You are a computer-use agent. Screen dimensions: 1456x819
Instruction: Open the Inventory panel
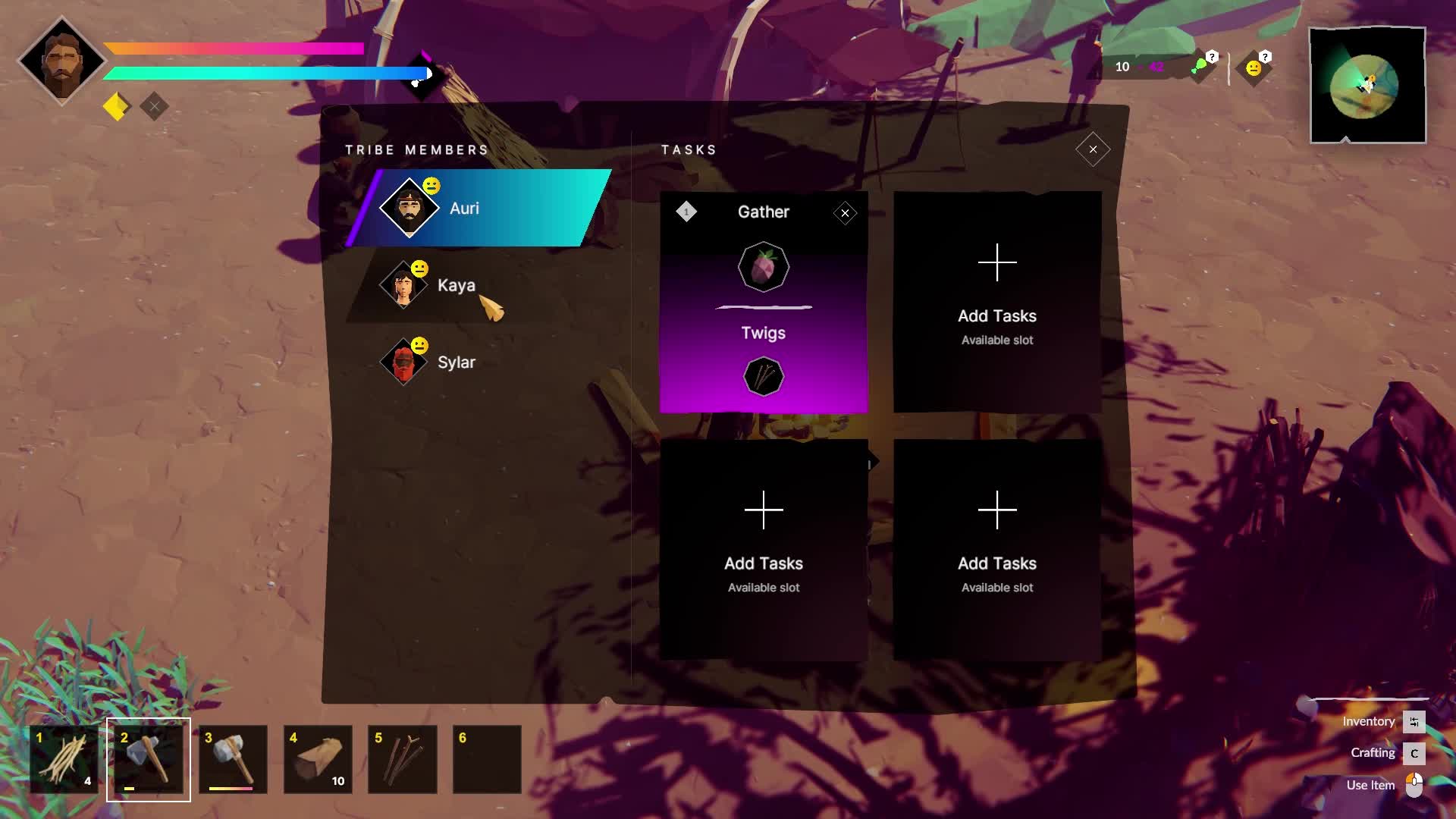point(1369,721)
